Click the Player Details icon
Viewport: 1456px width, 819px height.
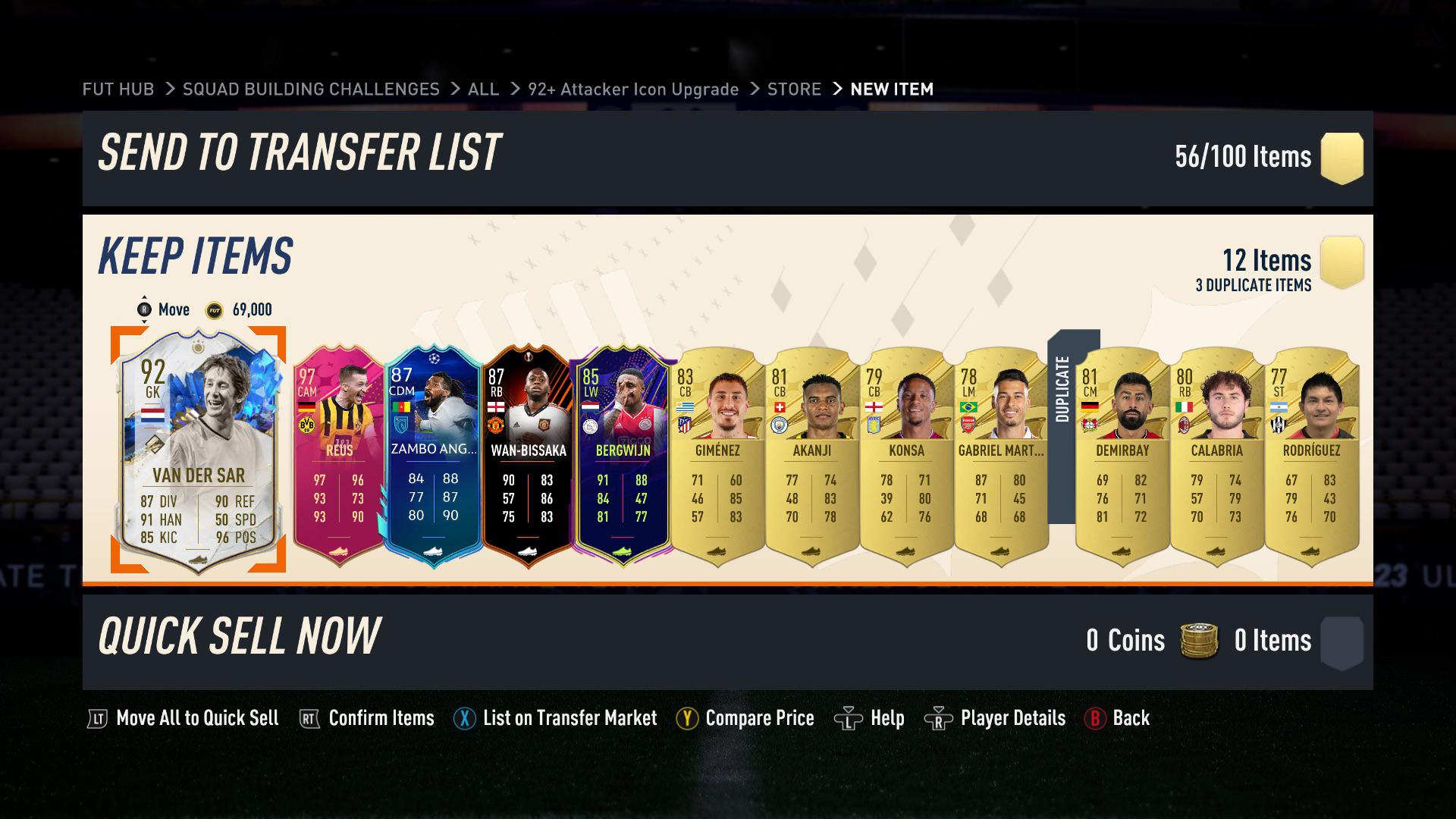[938, 717]
